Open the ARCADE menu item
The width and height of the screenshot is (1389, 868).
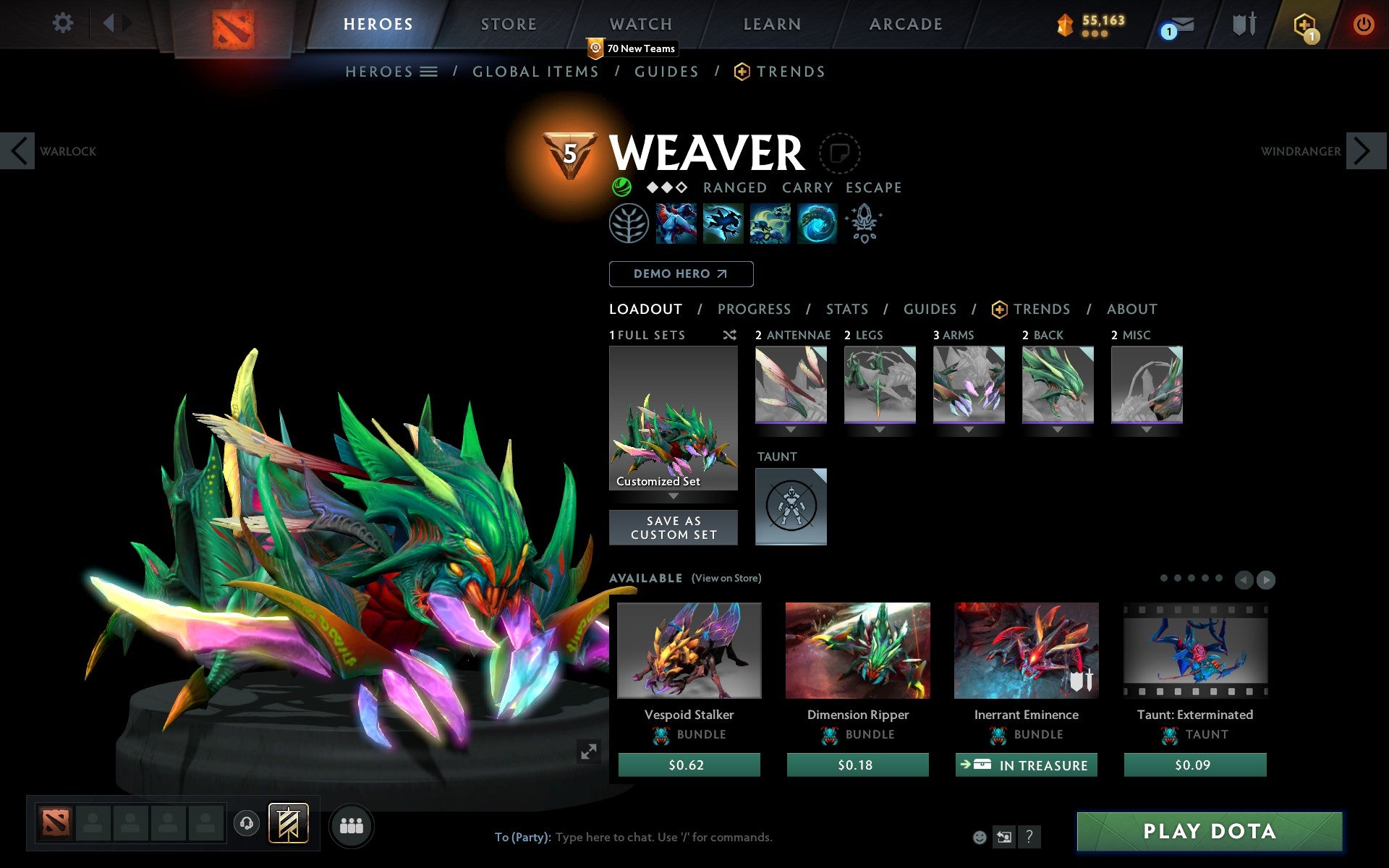point(905,23)
